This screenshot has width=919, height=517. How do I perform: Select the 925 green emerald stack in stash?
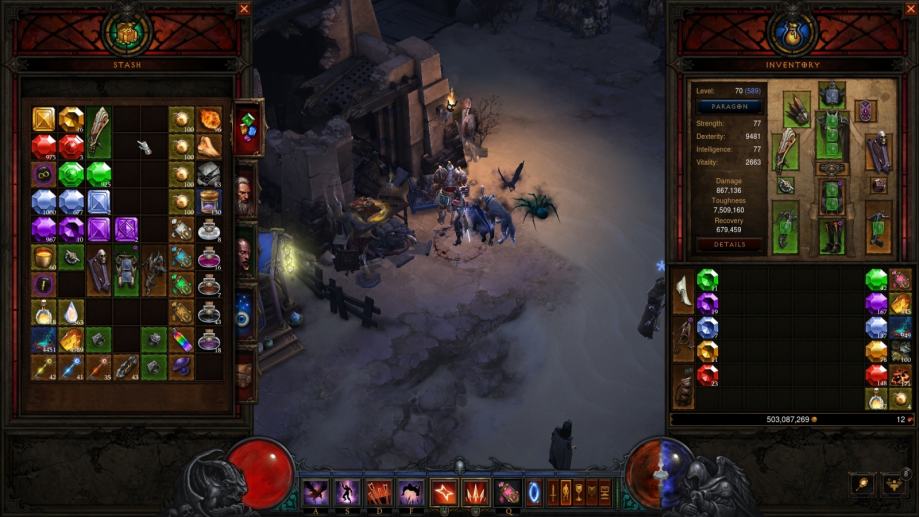pyautogui.click(x=98, y=174)
